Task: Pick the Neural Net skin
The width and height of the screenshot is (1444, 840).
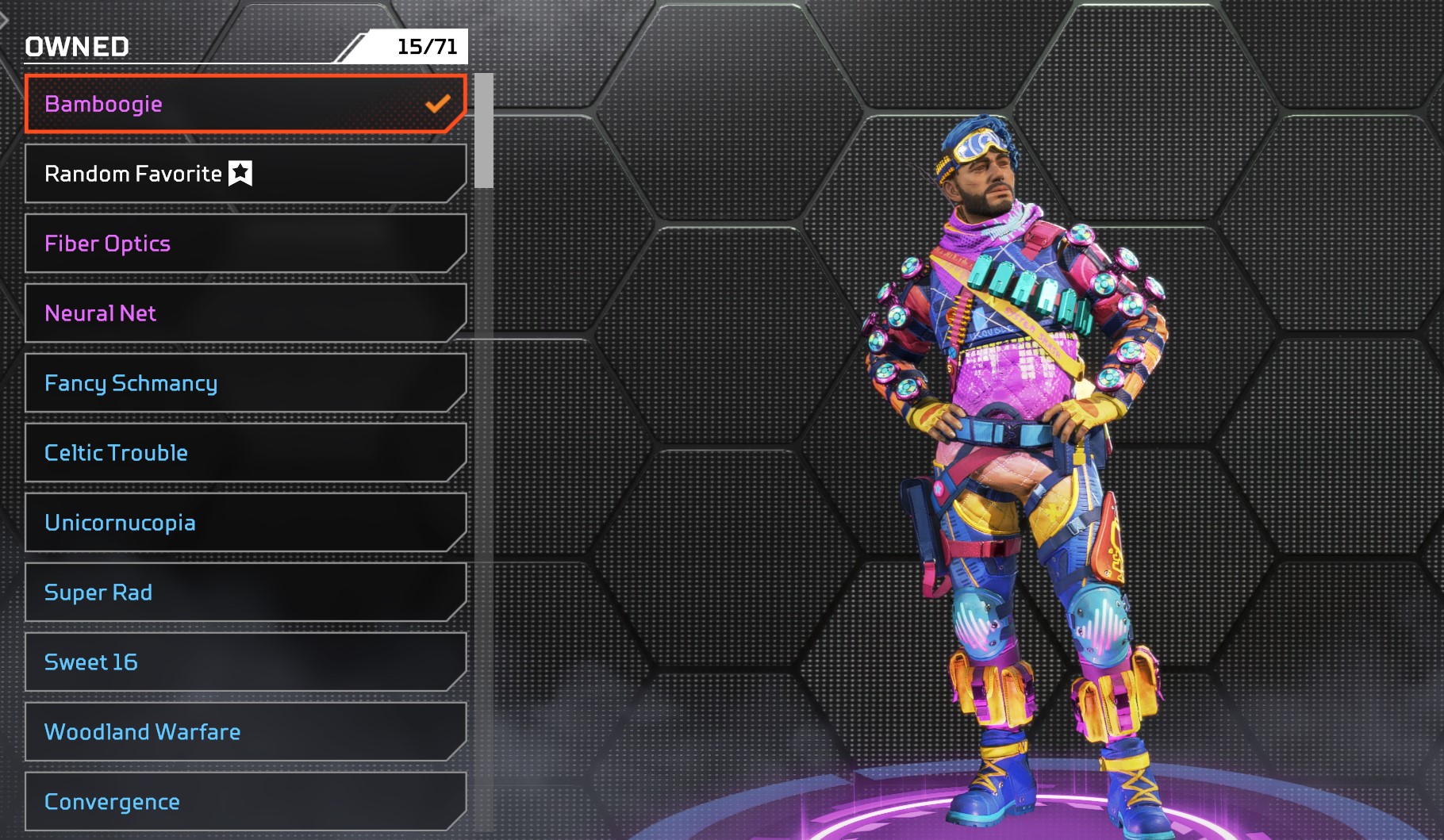Action: 245,313
